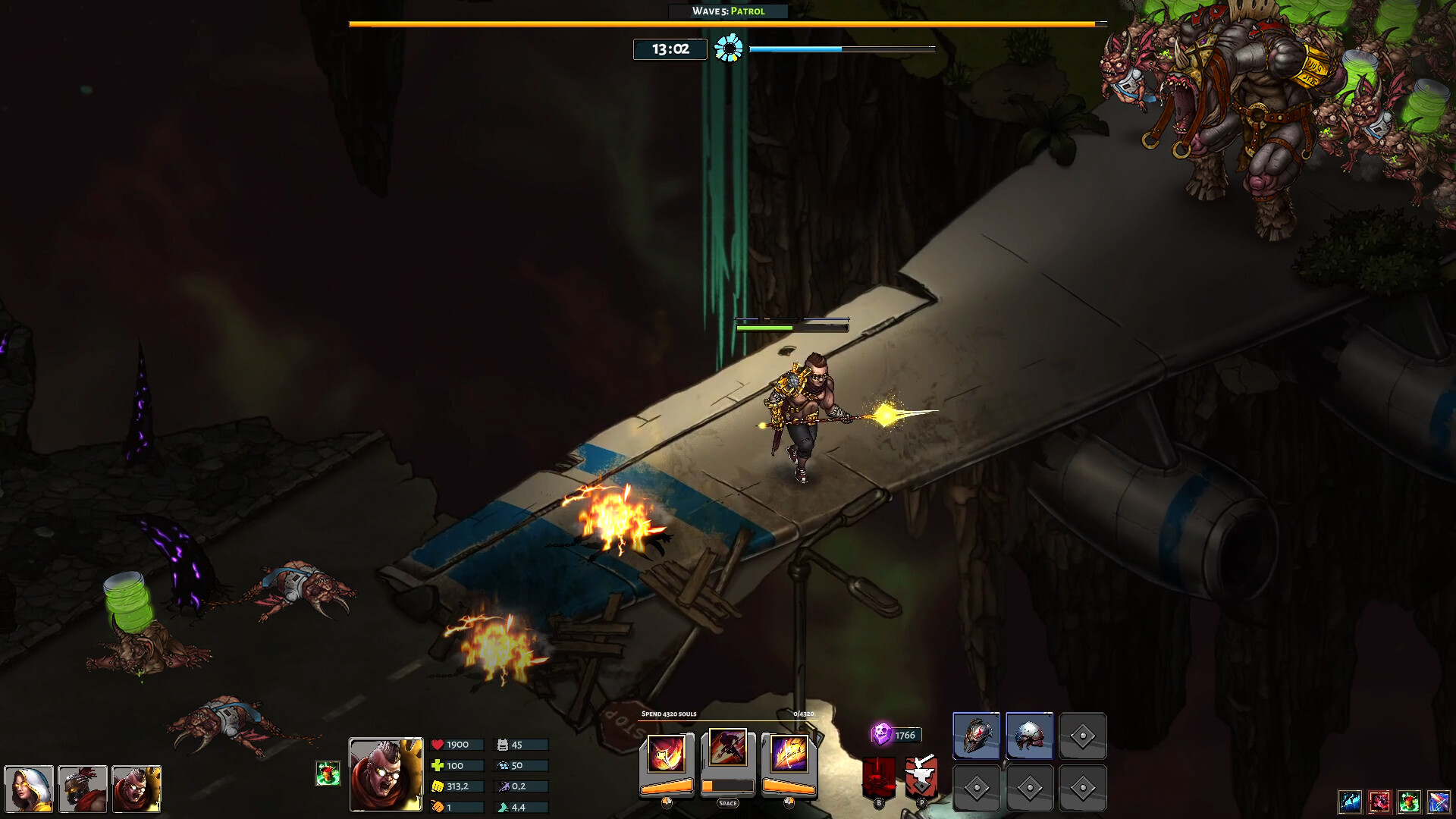Screen dimensions: 1456x819
Task: Activate the purple-orange strike ability
Action: coord(789,755)
